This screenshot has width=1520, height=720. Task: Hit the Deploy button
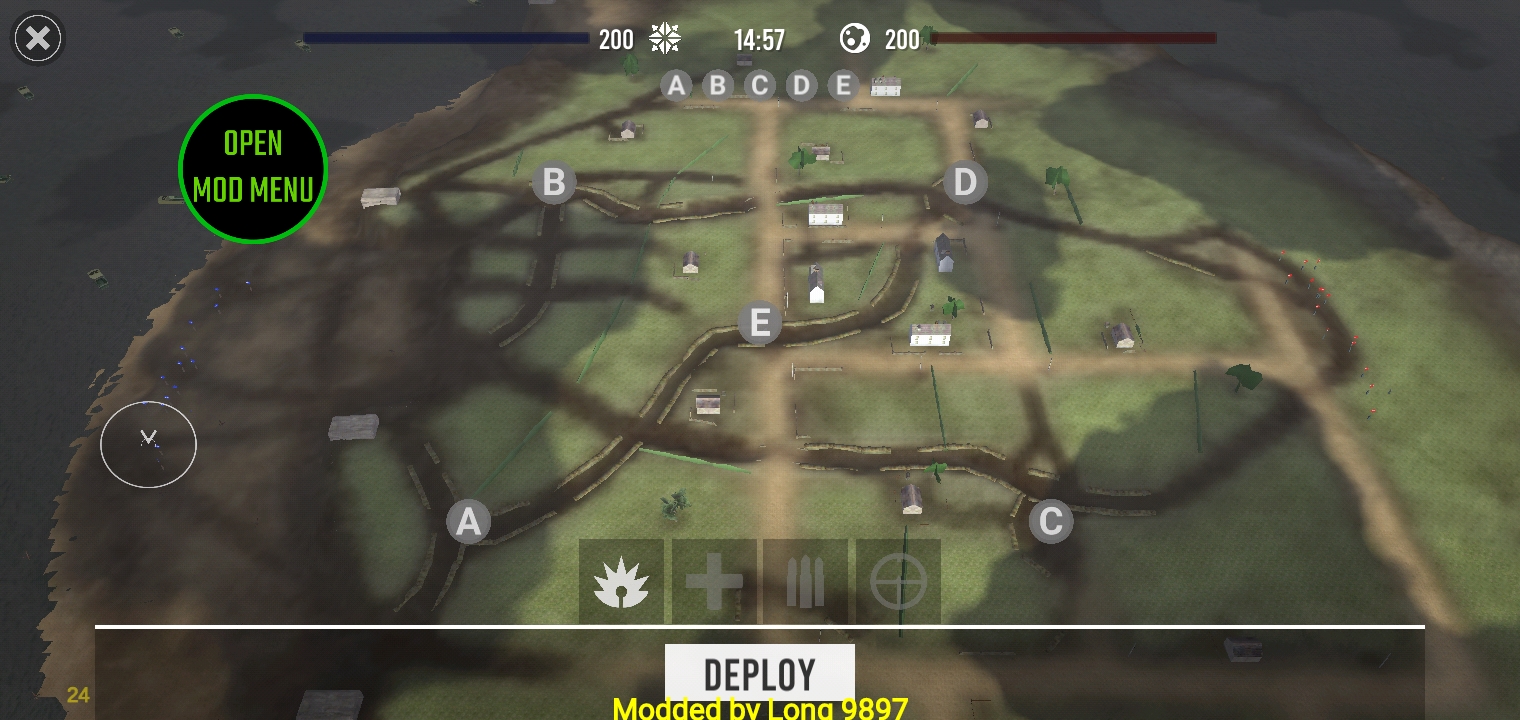pyautogui.click(x=759, y=673)
